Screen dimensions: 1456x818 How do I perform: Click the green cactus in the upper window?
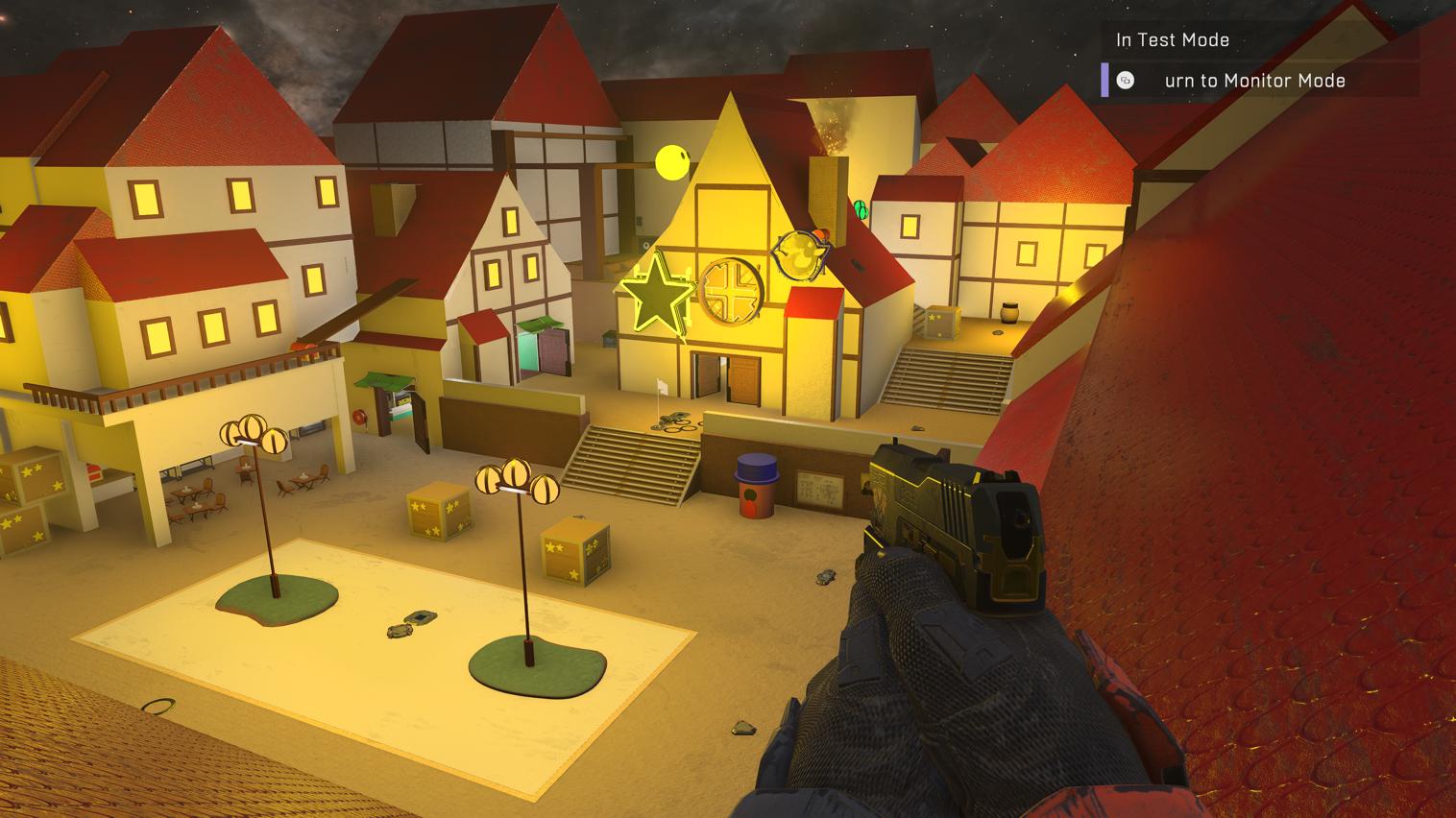(861, 207)
